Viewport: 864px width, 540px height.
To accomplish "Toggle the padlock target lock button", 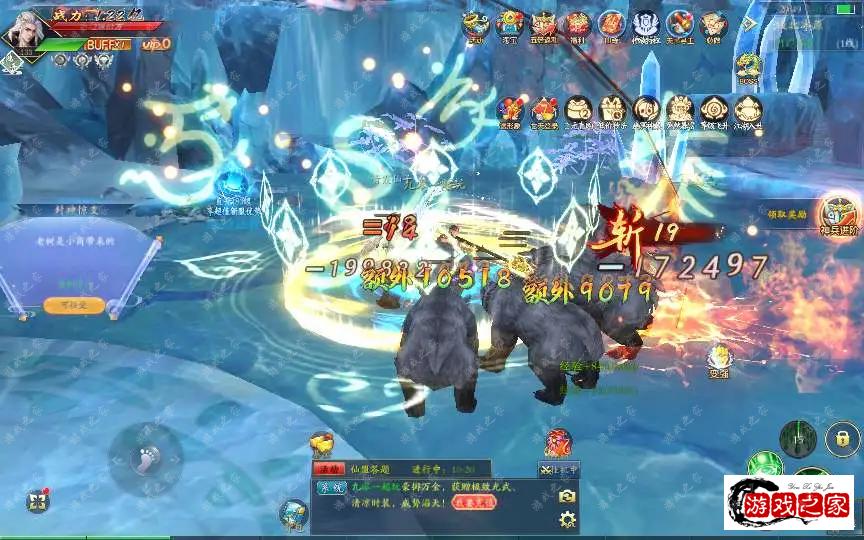I will [843, 438].
